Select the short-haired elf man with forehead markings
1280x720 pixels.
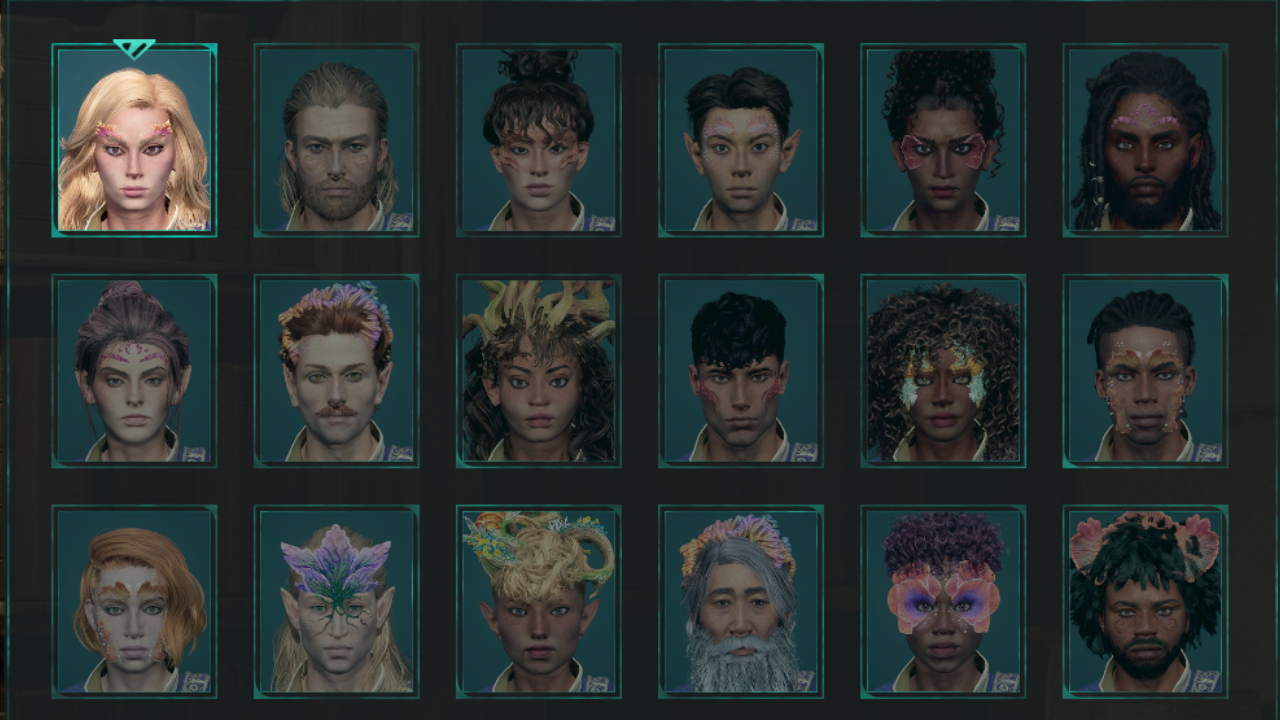click(740, 140)
